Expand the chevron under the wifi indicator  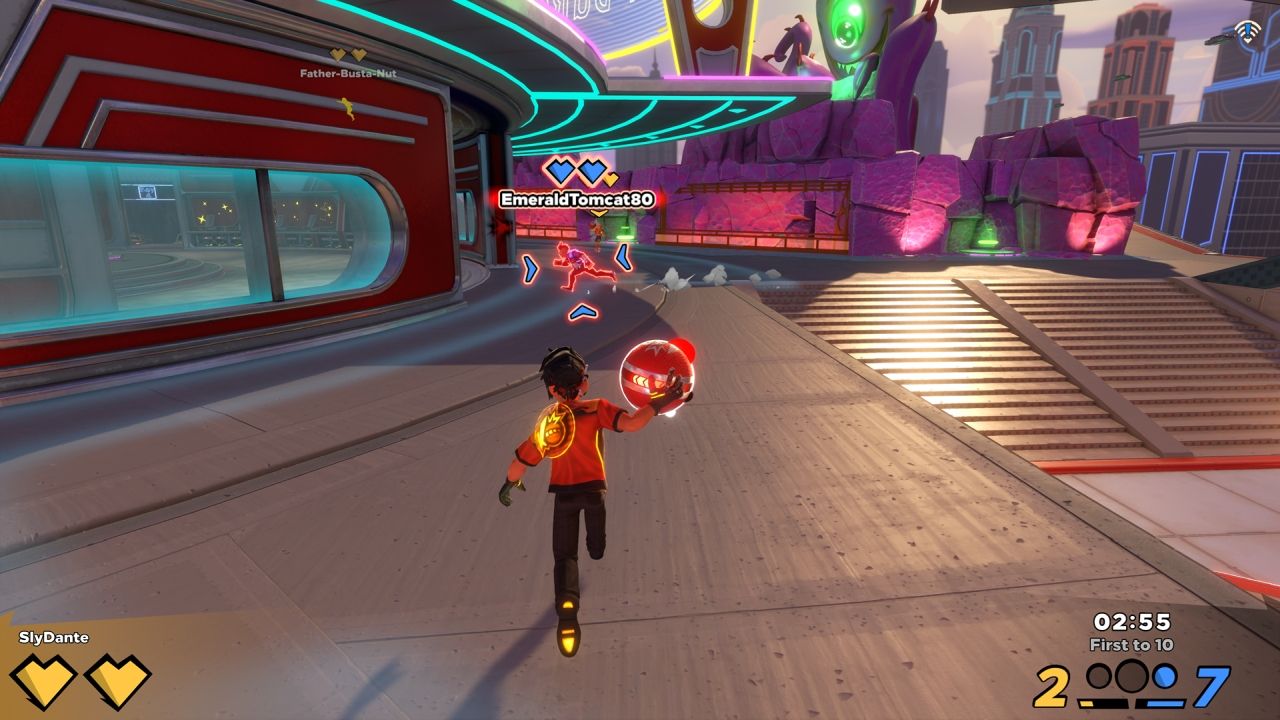coord(1247,41)
